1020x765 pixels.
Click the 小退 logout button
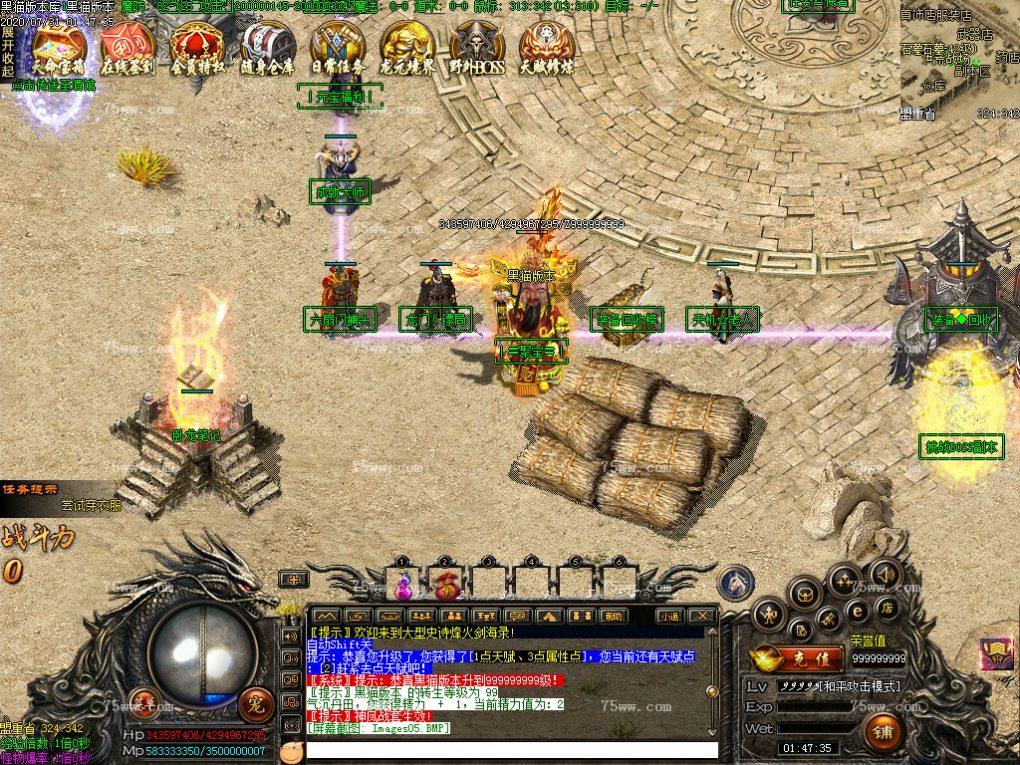click(669, 615)
